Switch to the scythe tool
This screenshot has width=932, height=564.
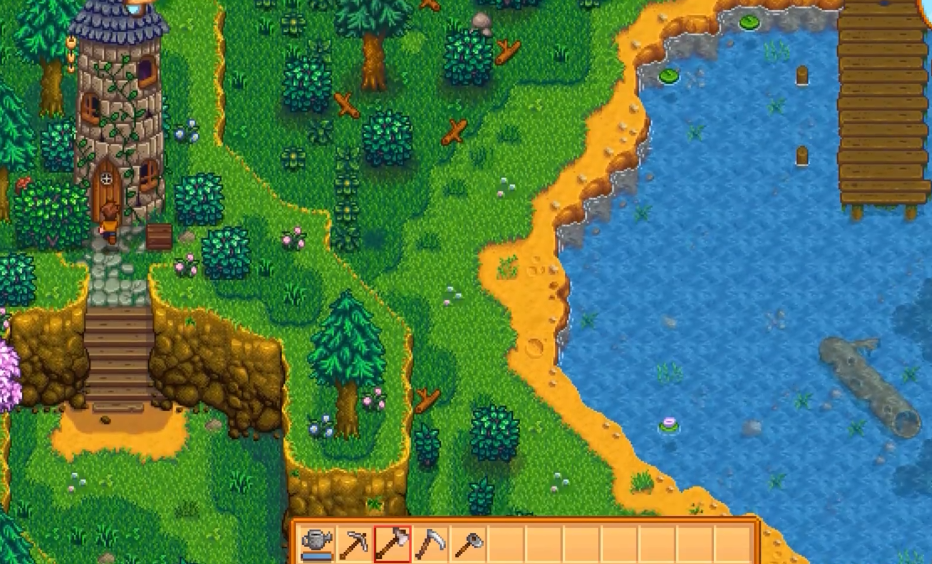tap(430, 544)
